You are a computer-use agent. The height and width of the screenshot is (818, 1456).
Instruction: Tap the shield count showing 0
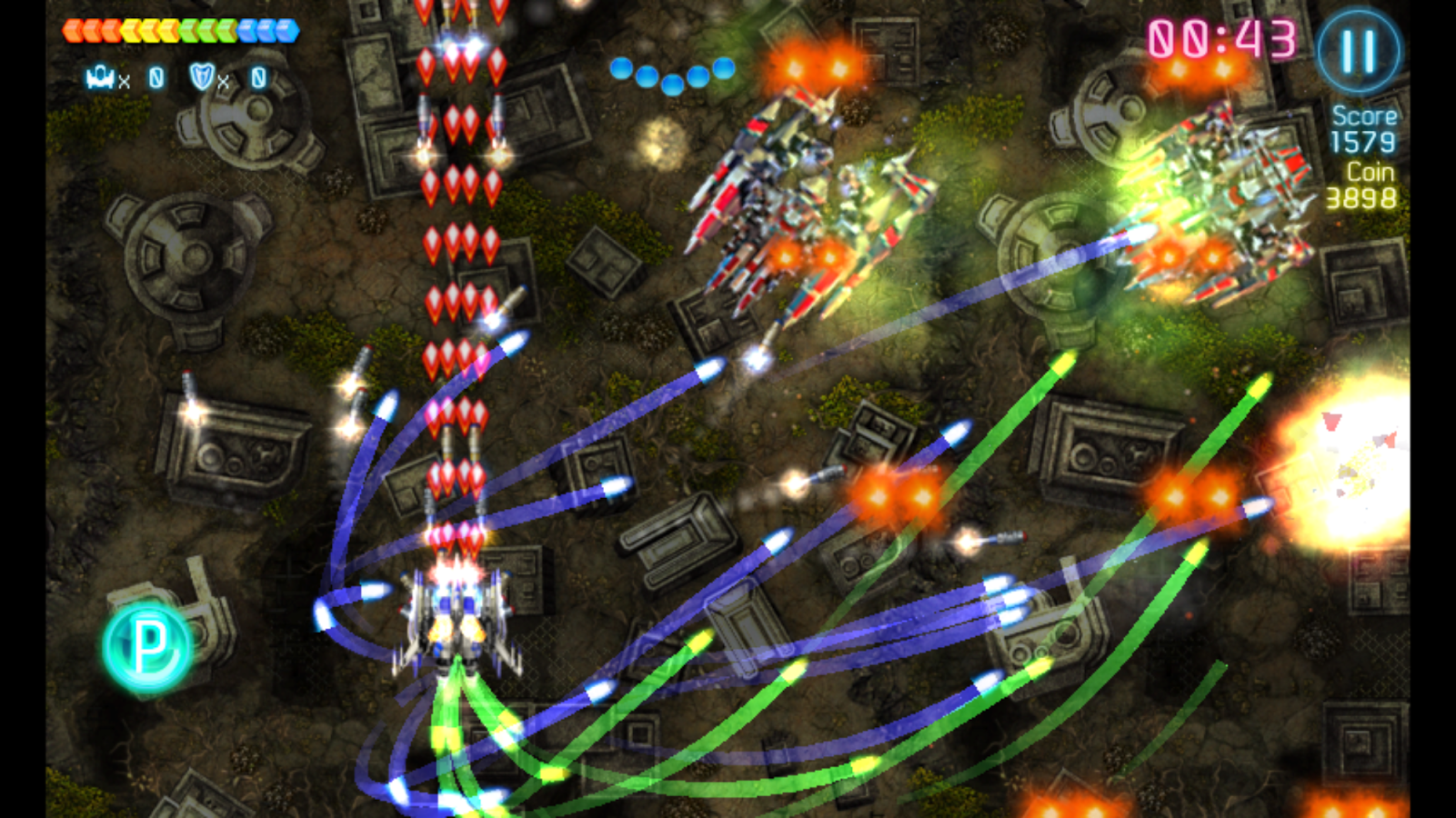pos(256,78)
